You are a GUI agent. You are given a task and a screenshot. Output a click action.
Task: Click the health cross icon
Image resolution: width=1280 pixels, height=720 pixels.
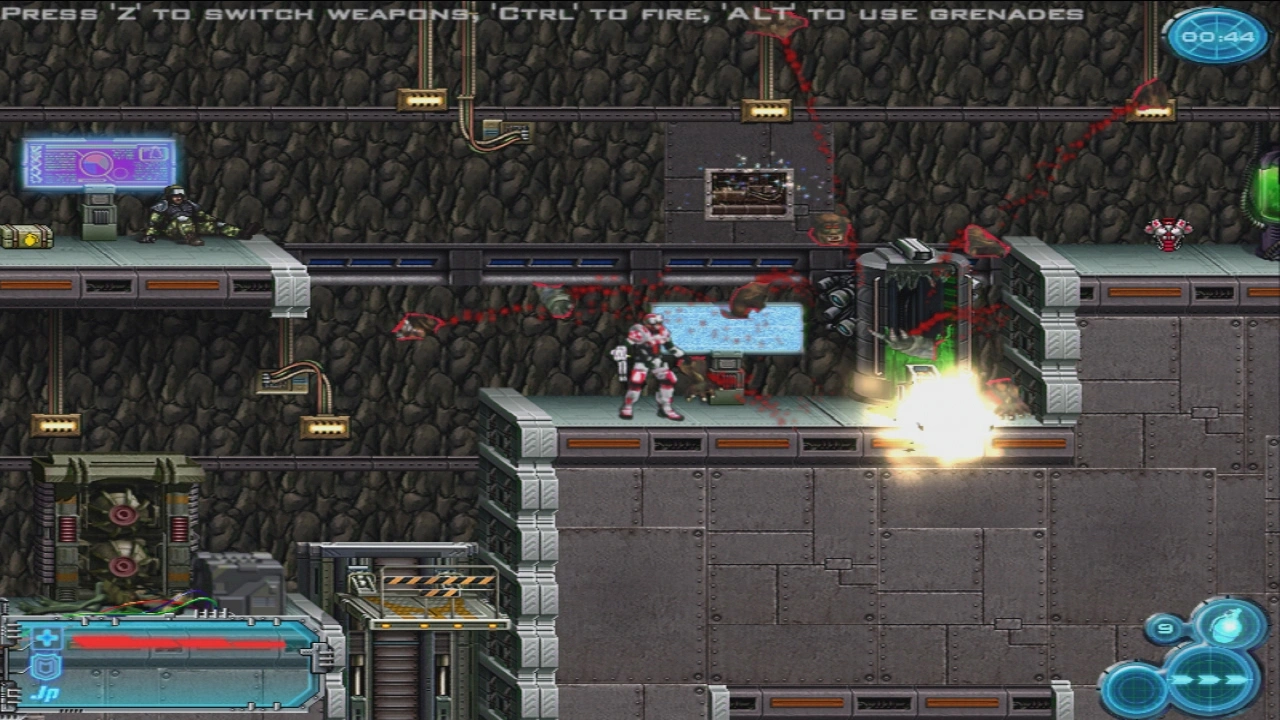click(x=47, y=639)
